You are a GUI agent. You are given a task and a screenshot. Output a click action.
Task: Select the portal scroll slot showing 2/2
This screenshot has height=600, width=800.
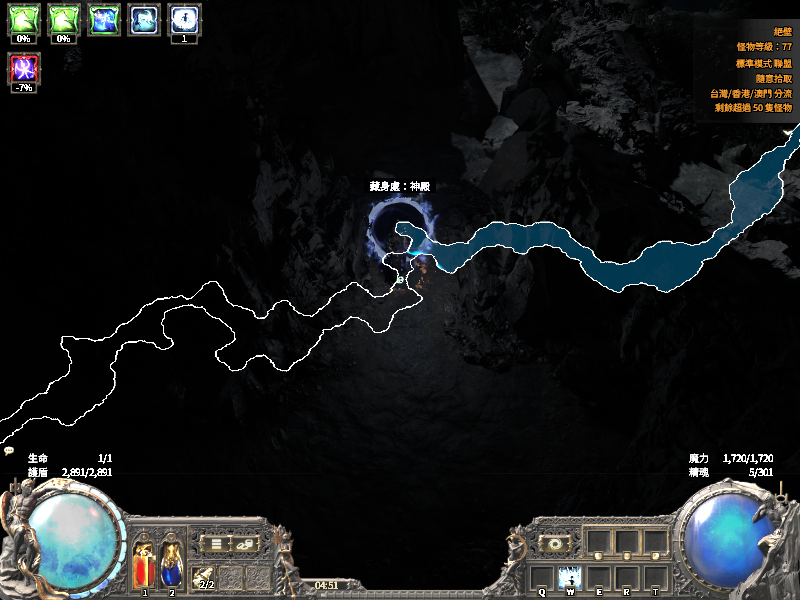tap(205, 578)
